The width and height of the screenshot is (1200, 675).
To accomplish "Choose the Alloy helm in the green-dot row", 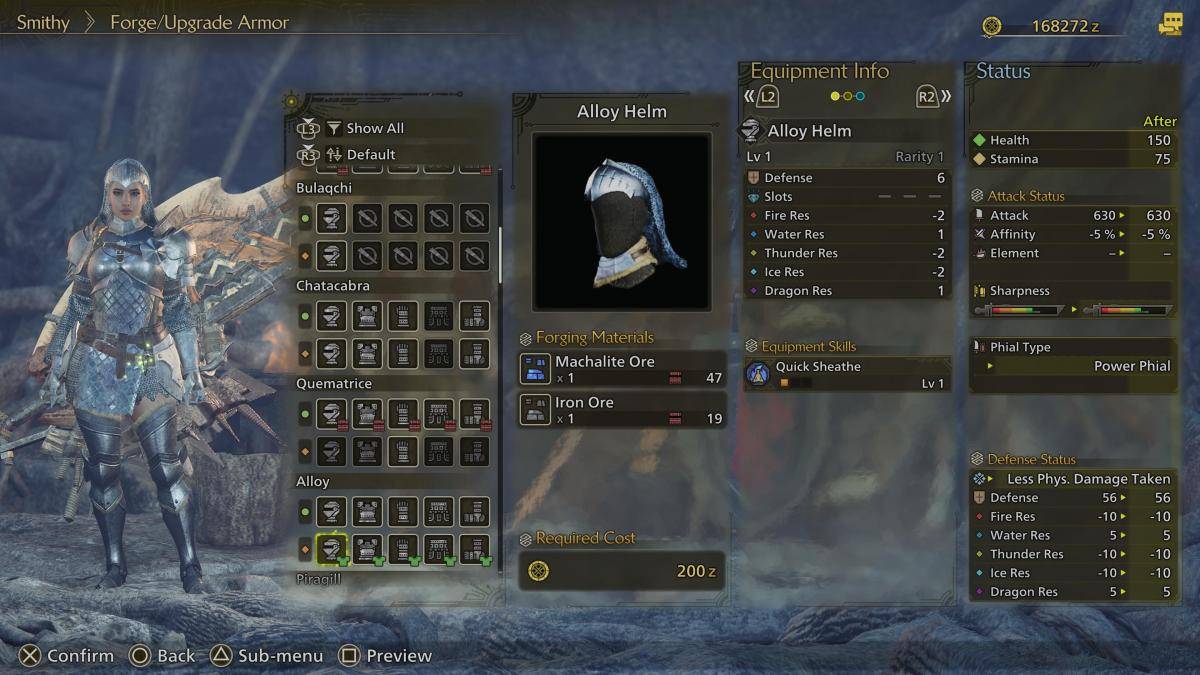I will pyautogui.click(x=332, y=512).
